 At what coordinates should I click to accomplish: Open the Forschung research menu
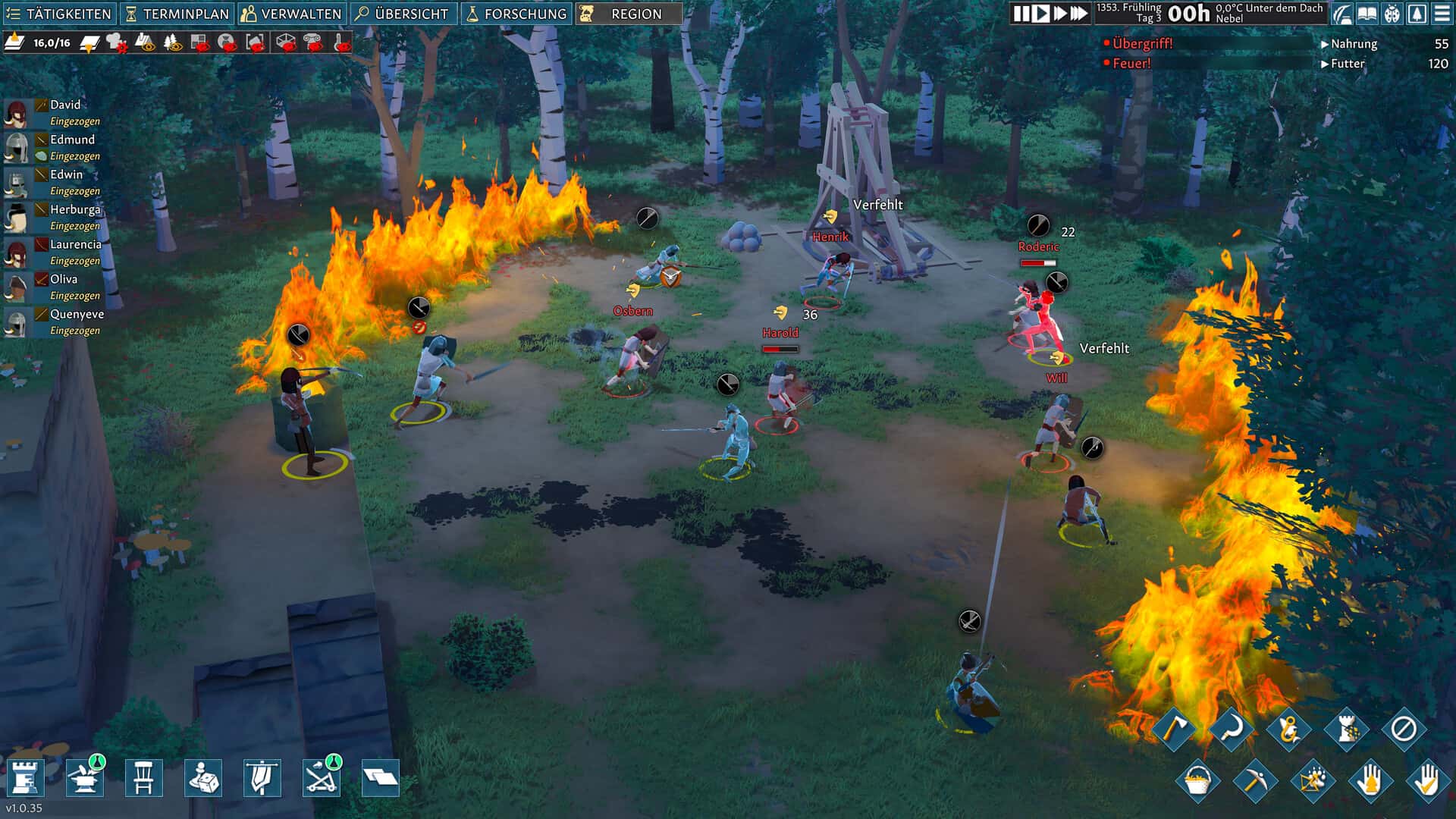point(516,14)
